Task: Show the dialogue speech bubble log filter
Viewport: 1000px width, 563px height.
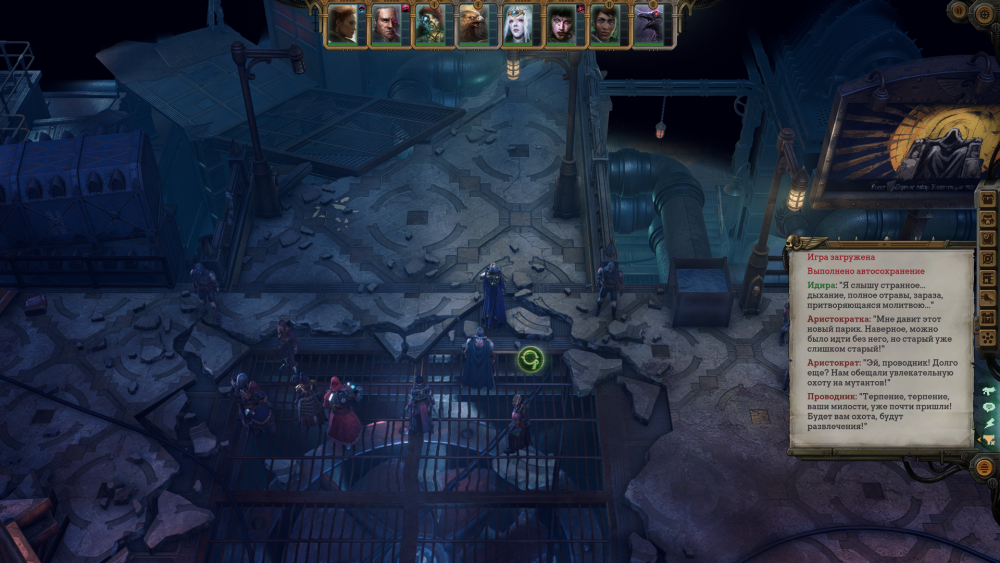Action: coord(989,407)
